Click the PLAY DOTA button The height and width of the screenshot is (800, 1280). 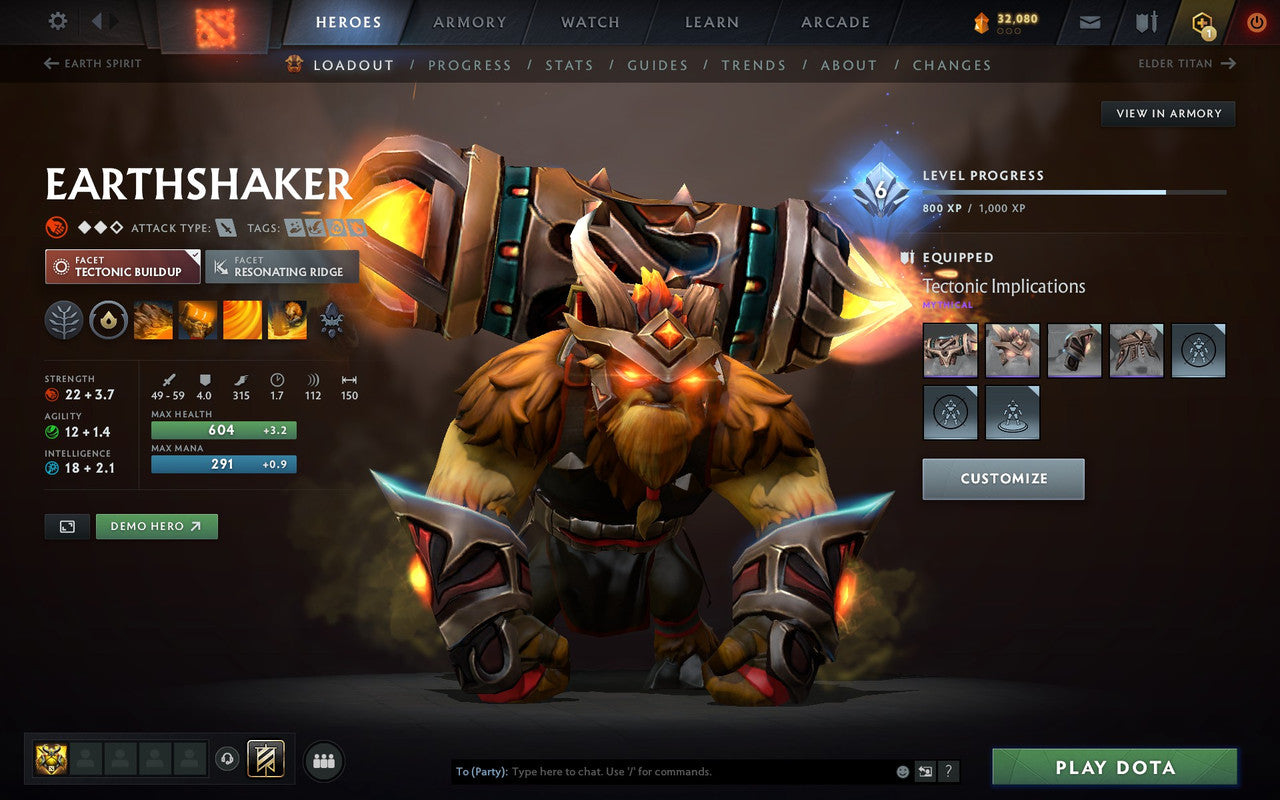coord(1114,767)
